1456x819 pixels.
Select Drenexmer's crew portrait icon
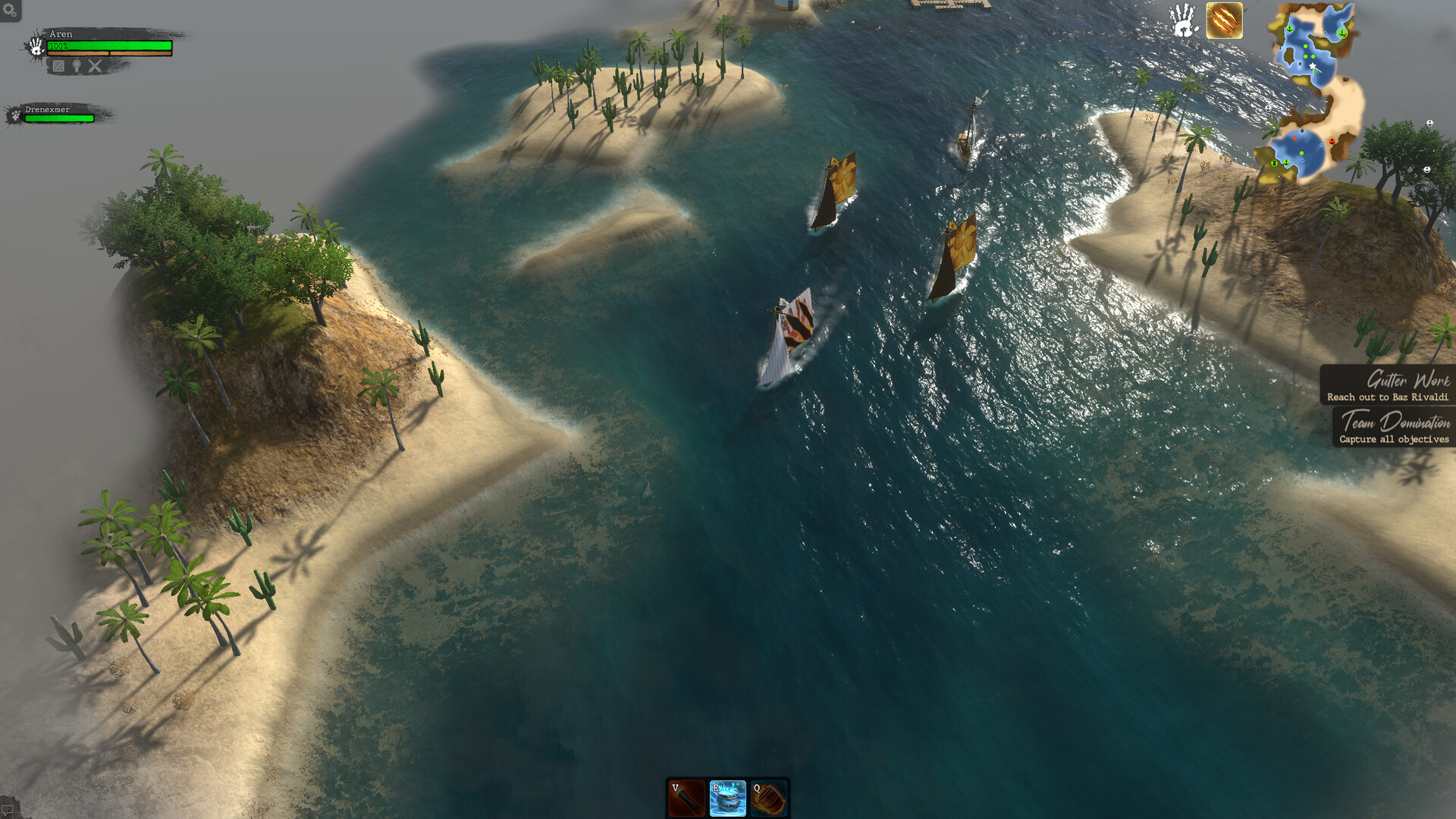click(x=15, y=115)
